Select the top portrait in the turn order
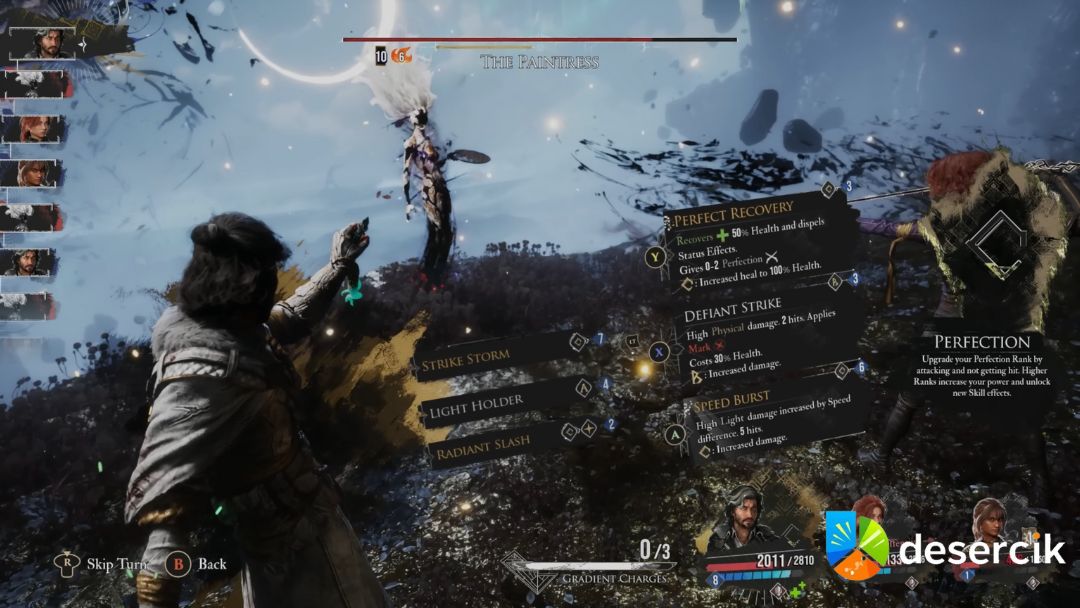The height and width of the screenshot is (608, 1080). click(x=42, y=42)
